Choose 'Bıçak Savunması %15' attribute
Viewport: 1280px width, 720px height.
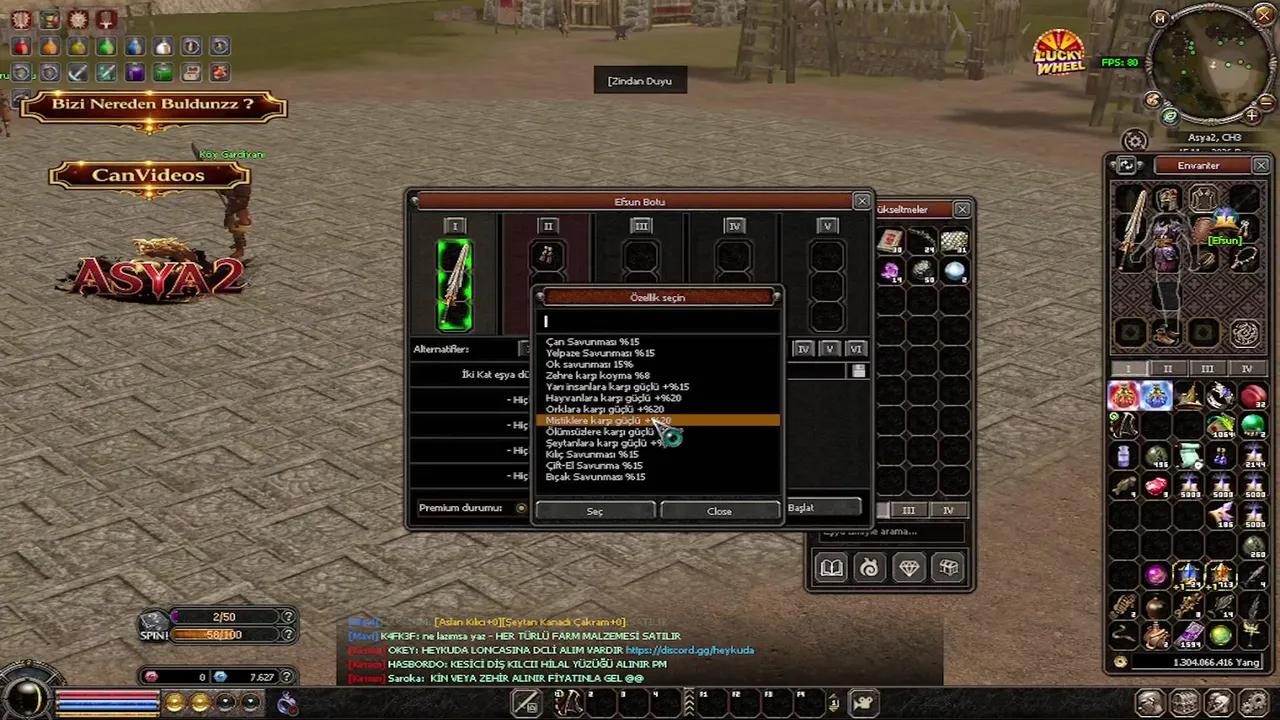pos(595,477)
